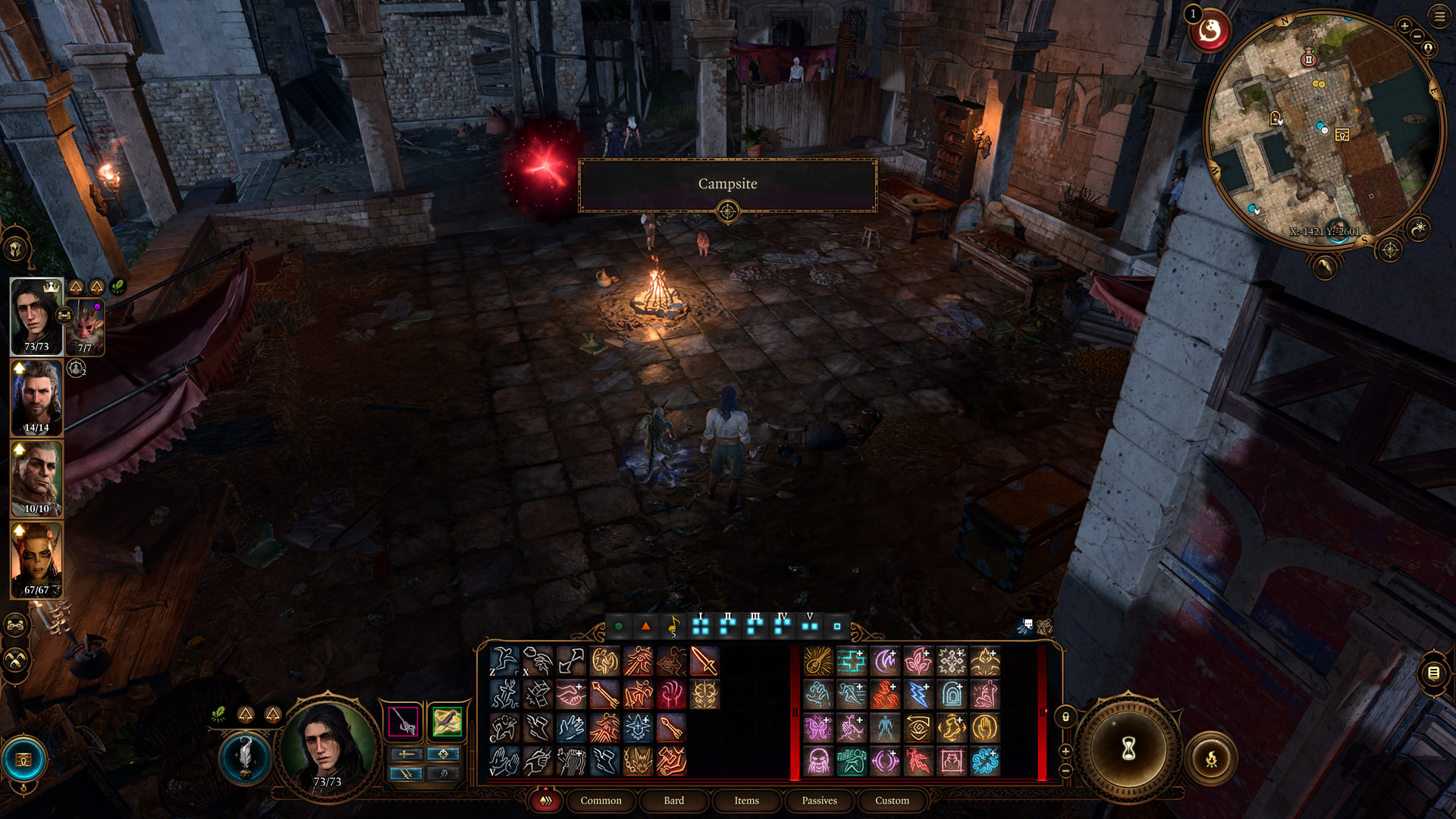Switch to the Custom hotbar tab
This screenshot has width=1456, height=819.
[x=892, y=800]
